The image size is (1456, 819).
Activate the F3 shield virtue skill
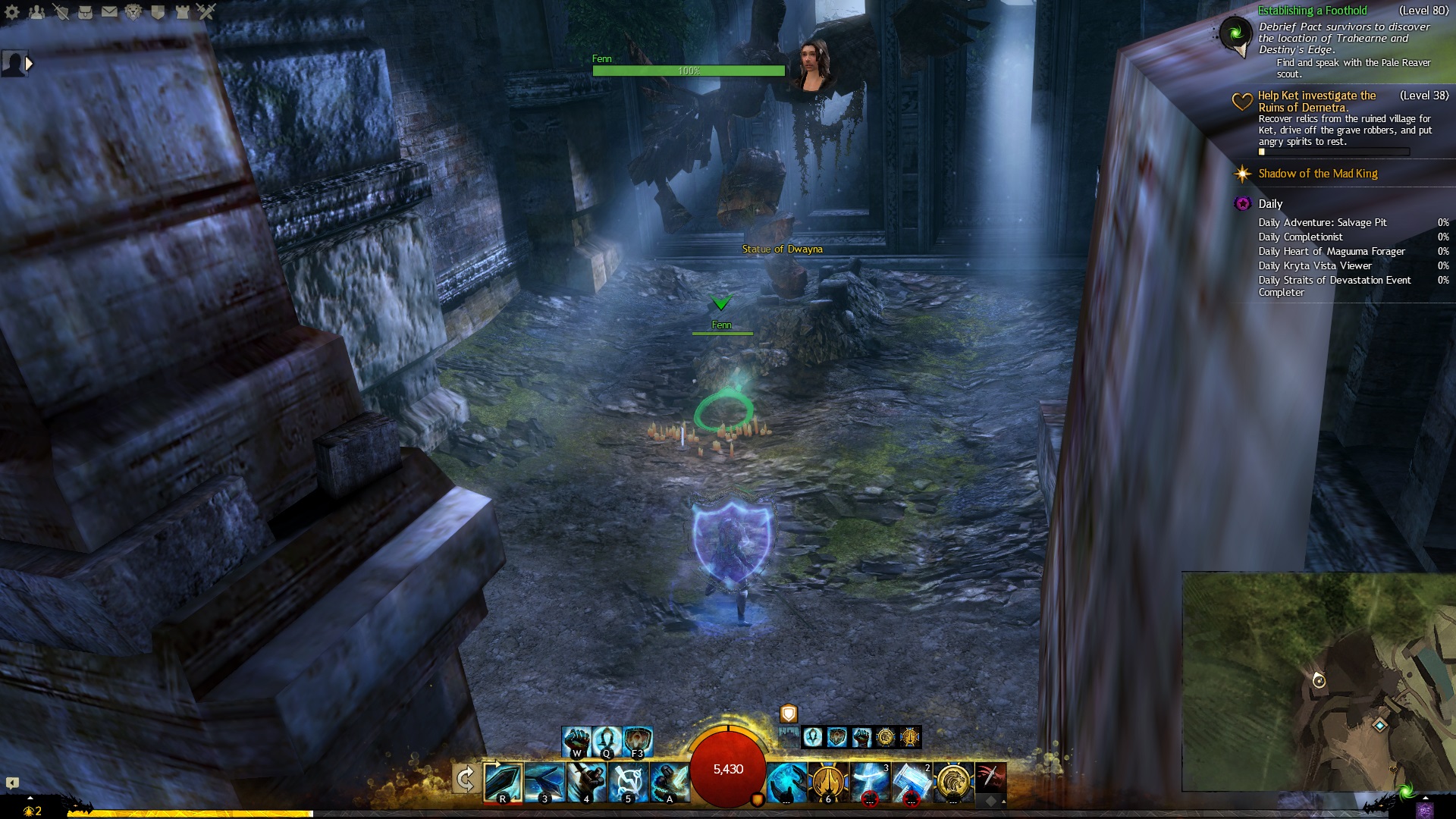click(x=638, y=741)
